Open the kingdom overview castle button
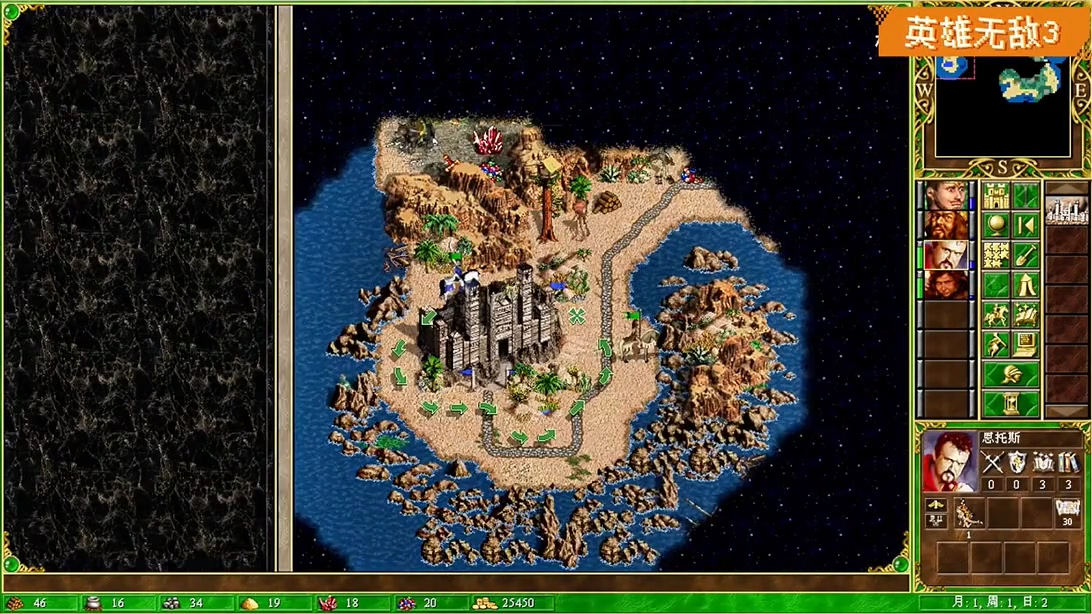1092x614 pixels. tap(995, 195)
